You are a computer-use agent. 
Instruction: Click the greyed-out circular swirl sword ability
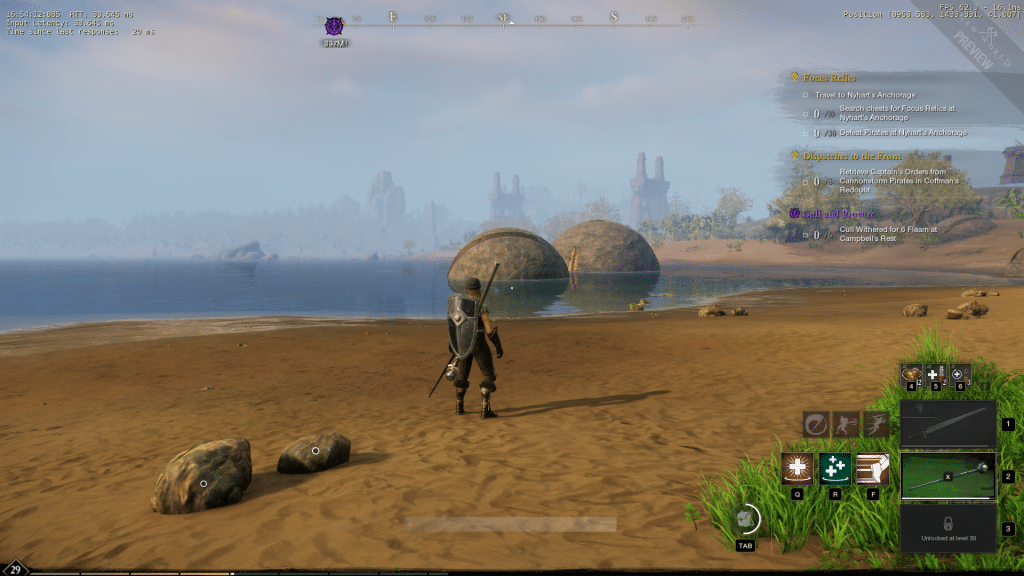(x=816, y=423)
